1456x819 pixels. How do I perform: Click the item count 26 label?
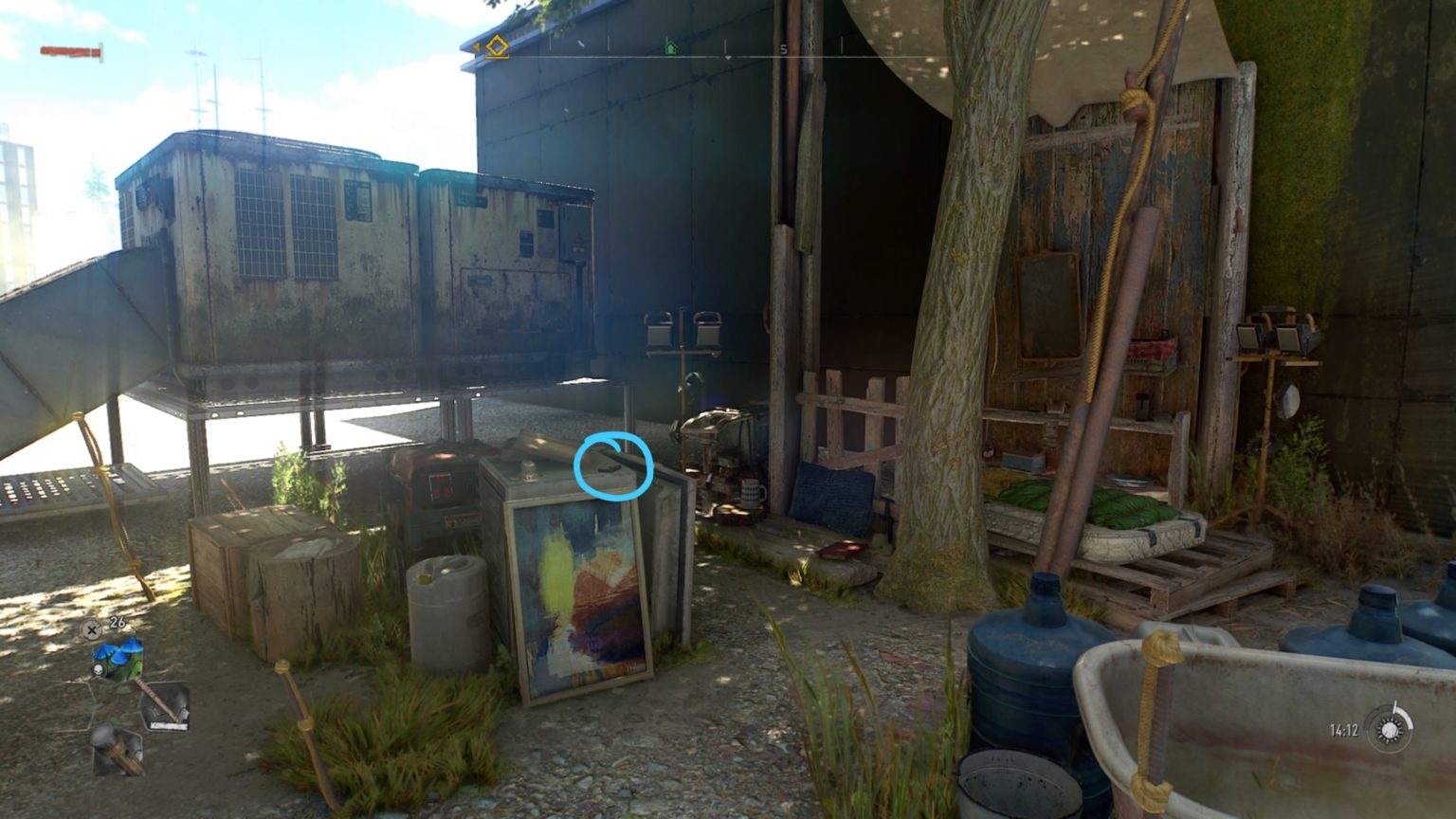[x=118, y=623]
